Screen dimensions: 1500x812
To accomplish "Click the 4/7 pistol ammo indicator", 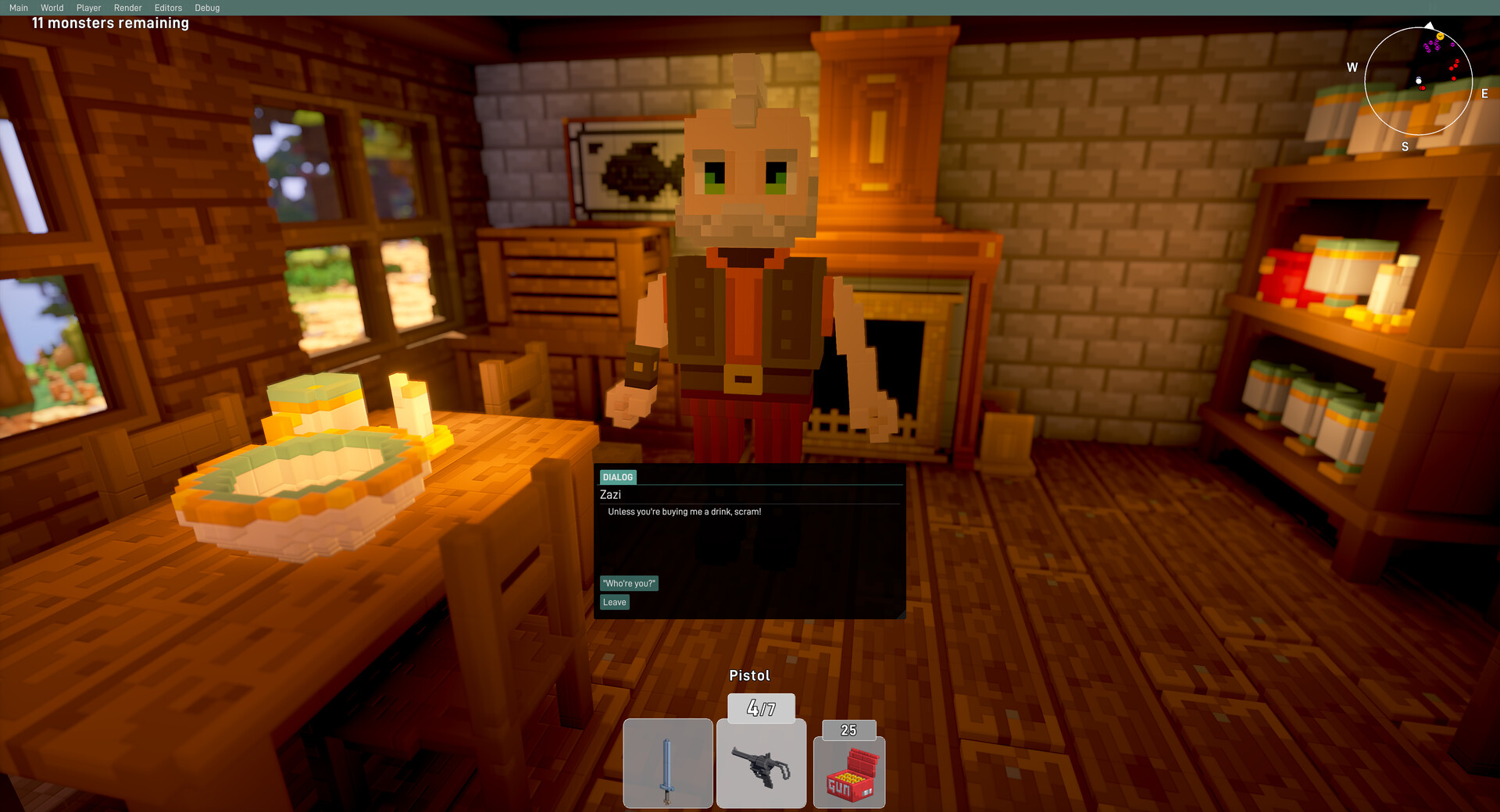I will 761,708.
